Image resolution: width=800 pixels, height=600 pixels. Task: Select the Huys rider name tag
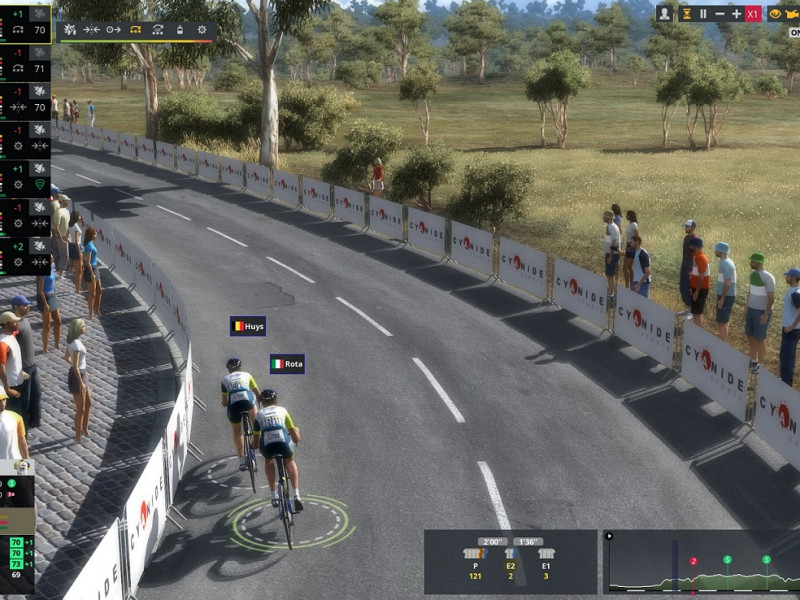[248, 326]
